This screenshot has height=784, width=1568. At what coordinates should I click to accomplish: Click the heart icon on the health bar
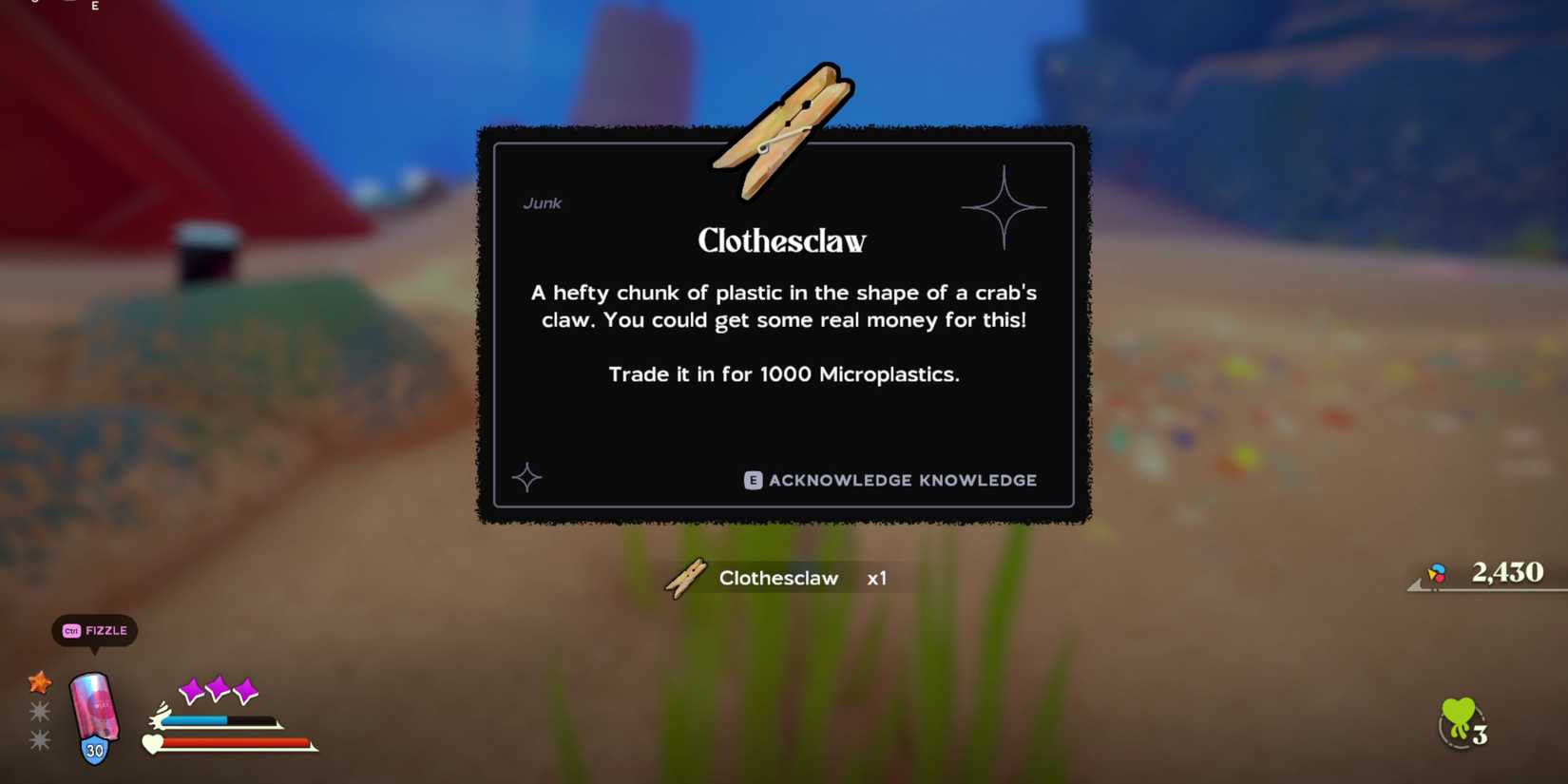point(153,743)
